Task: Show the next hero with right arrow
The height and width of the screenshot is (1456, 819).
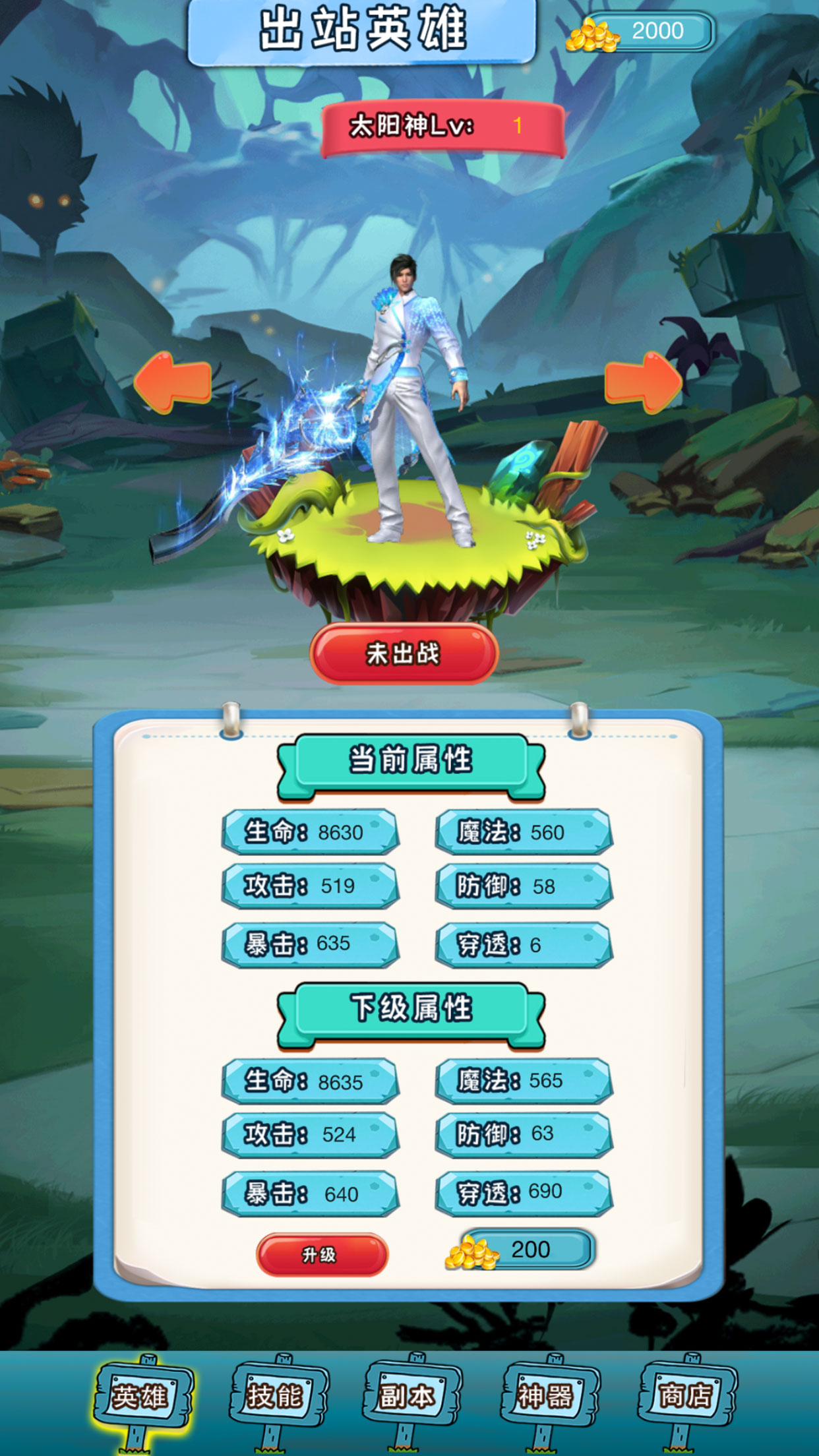Action: coord(643,382)
